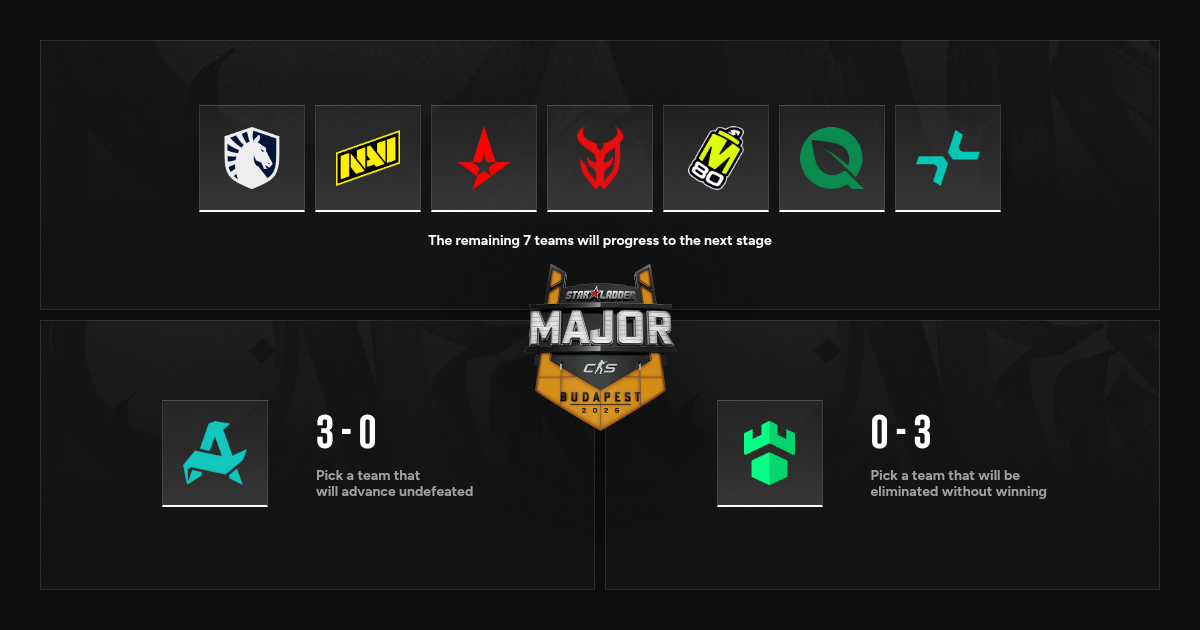
Task: Change the 3-0 undefeated pick slot
Action: coord(215,453)
